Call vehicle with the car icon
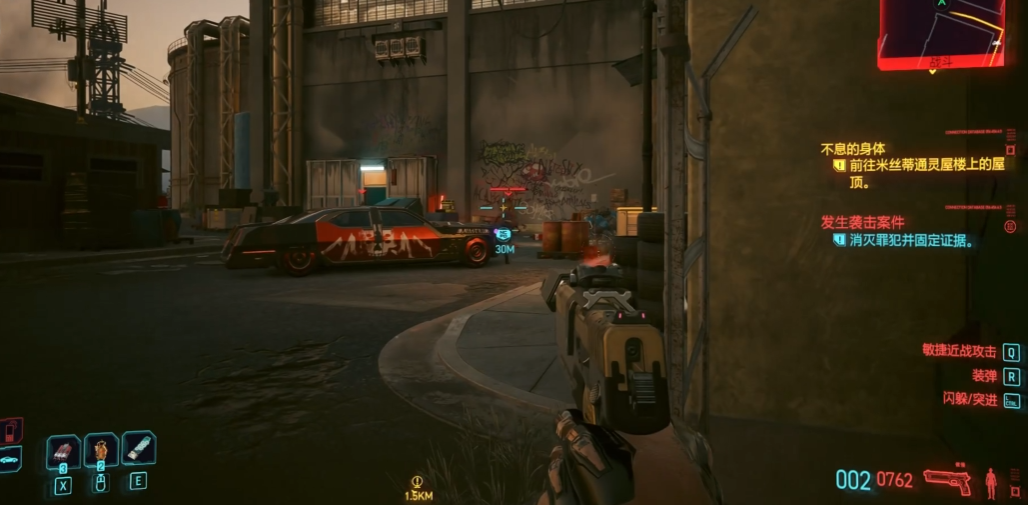The width and height of the screenshot is (1028, 505). (x=9, y=461)
